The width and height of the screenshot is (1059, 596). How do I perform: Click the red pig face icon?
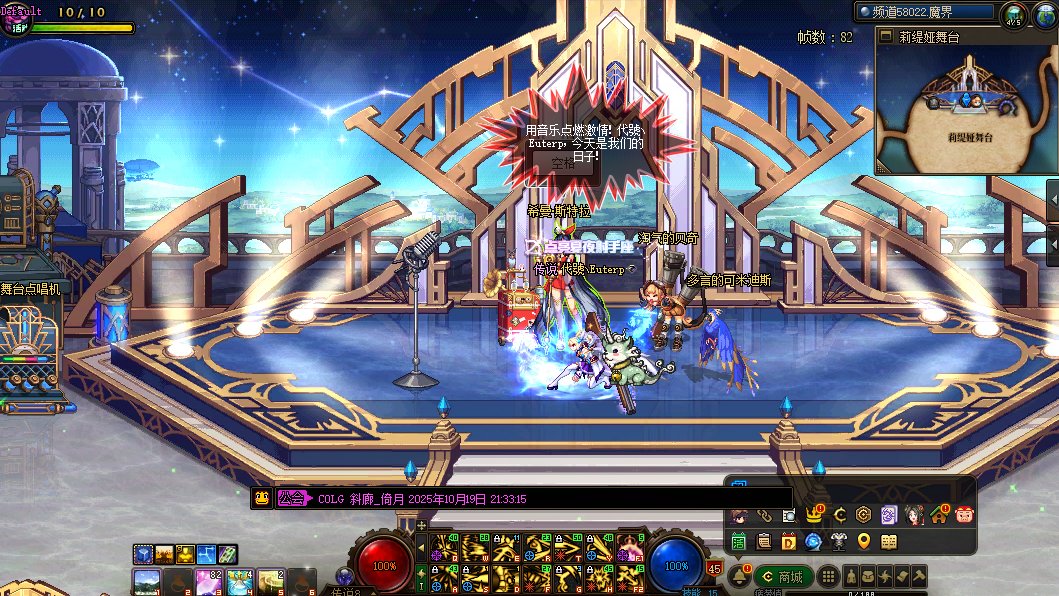click(x=964, y=515)
